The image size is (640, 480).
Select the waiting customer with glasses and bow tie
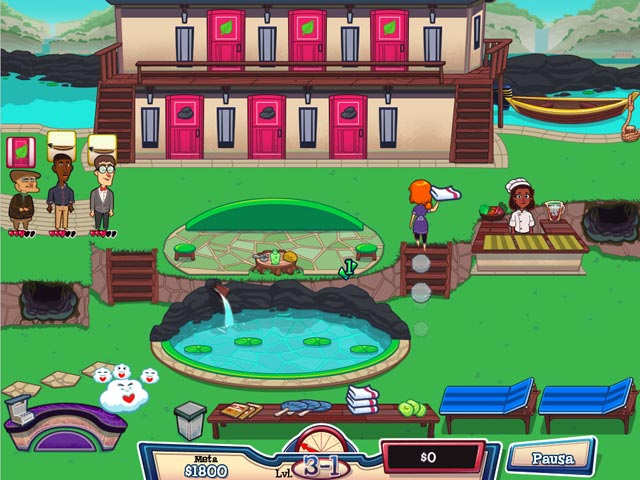tap(101, 197)
